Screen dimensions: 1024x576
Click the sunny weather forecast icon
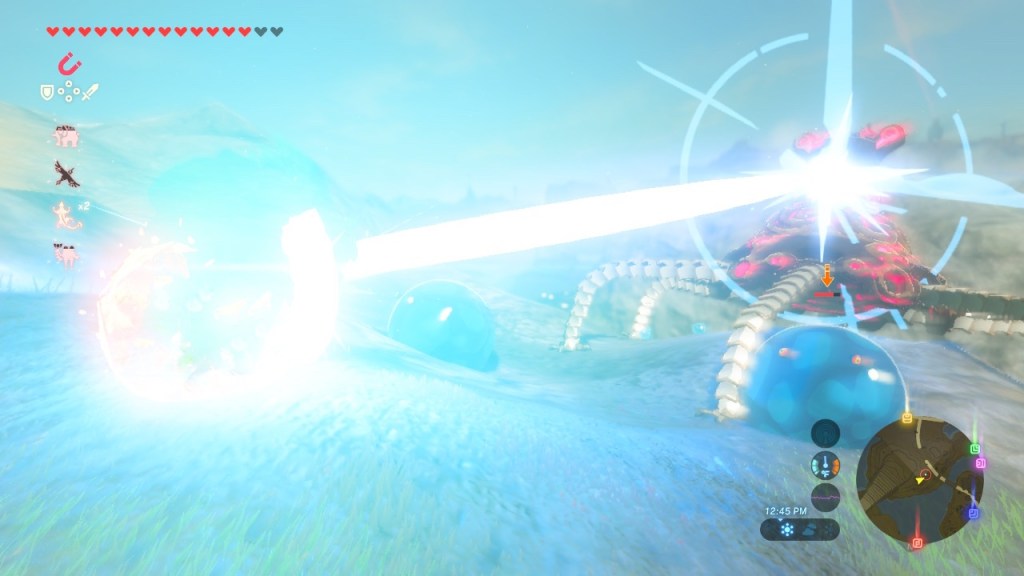coord(786,529)
